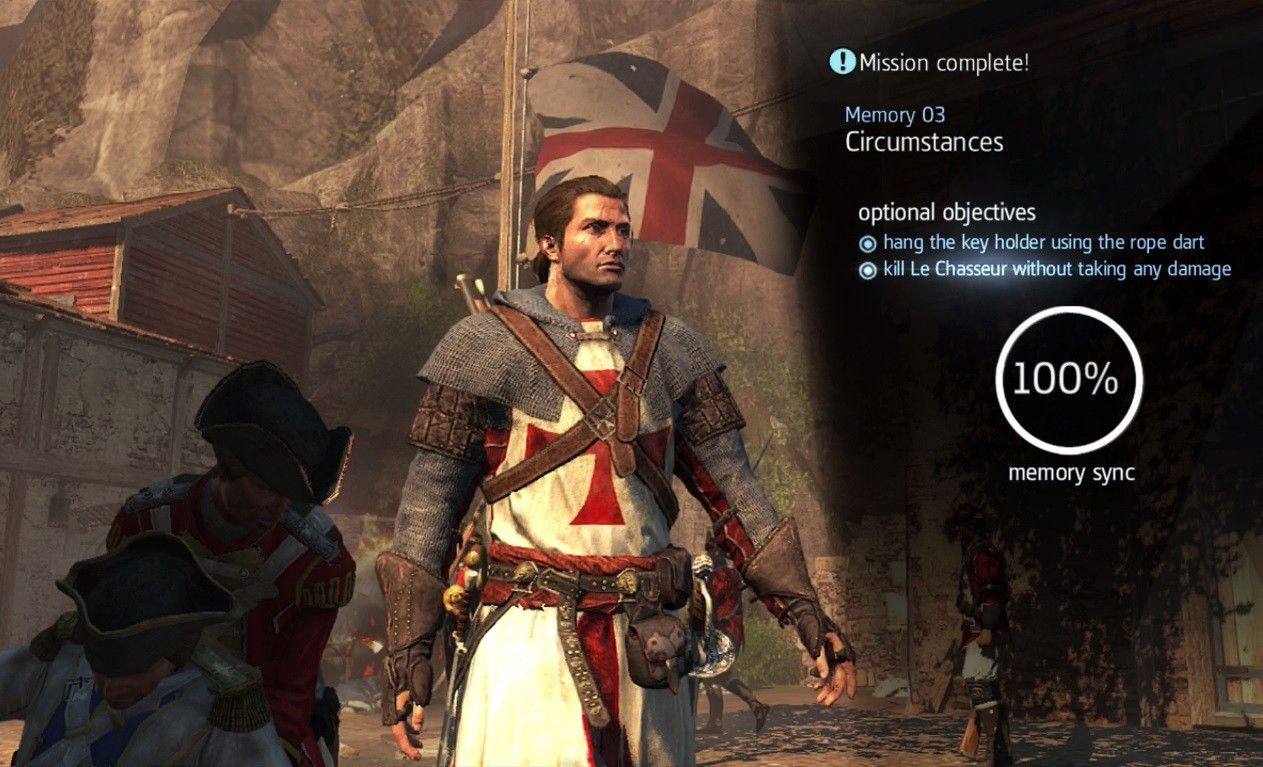
Task: Click the Circumstances memory title
Action: coord(923,142)
